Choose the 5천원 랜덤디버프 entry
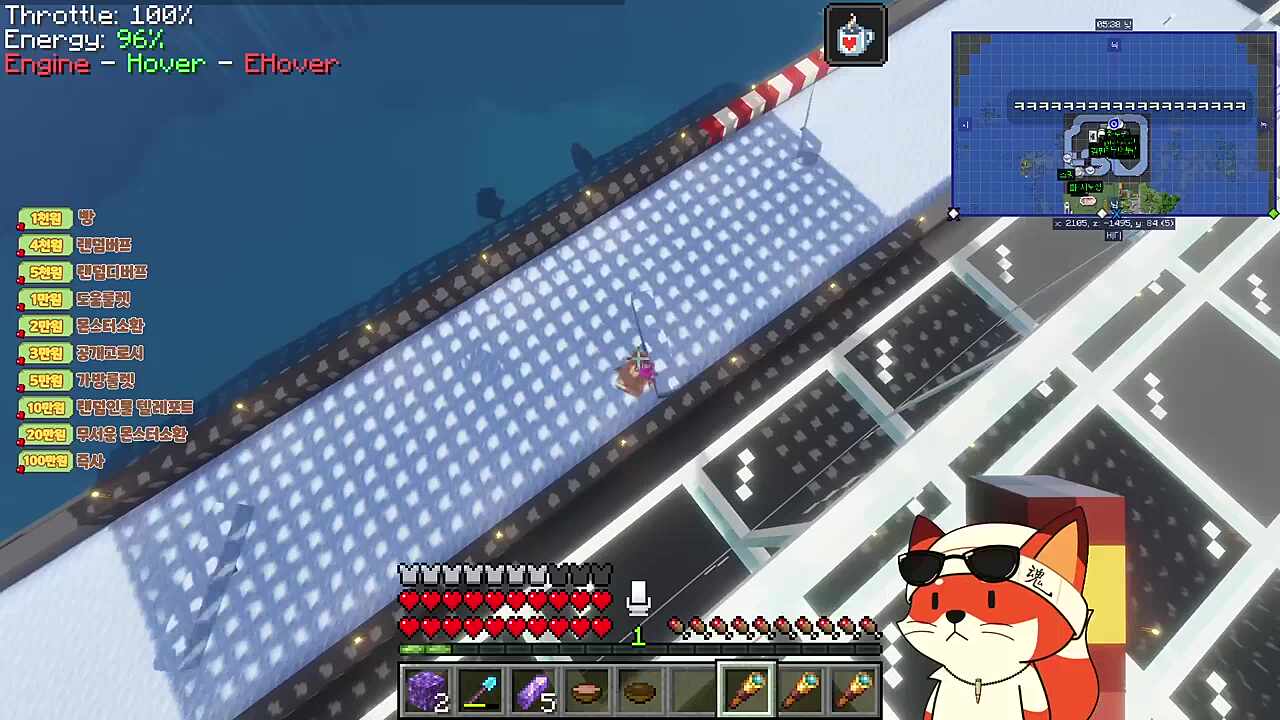The width and height of the screenshot is (1280, 720). (x=83, y=272)
